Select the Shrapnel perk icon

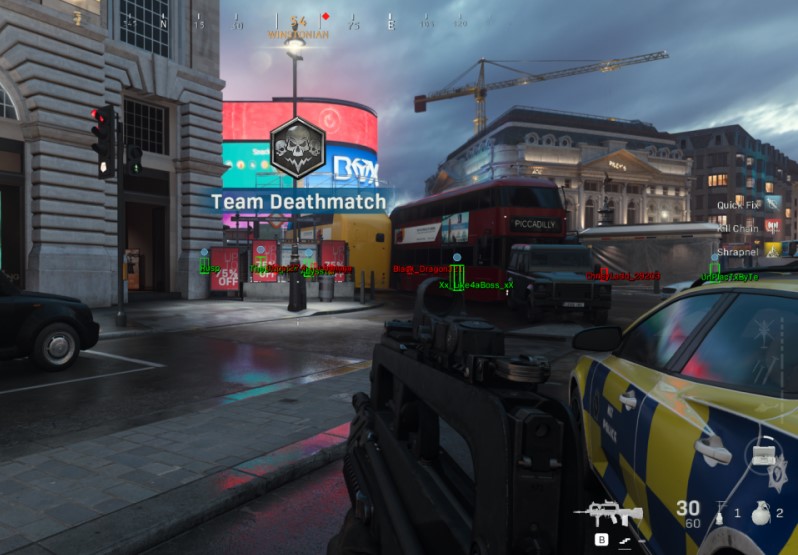click(x=772, y=251)
